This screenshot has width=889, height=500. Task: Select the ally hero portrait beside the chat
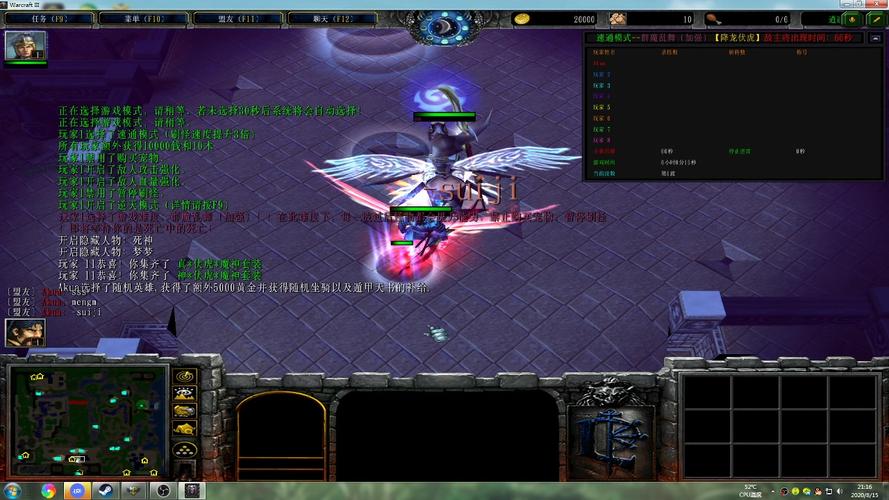point(24,333)
